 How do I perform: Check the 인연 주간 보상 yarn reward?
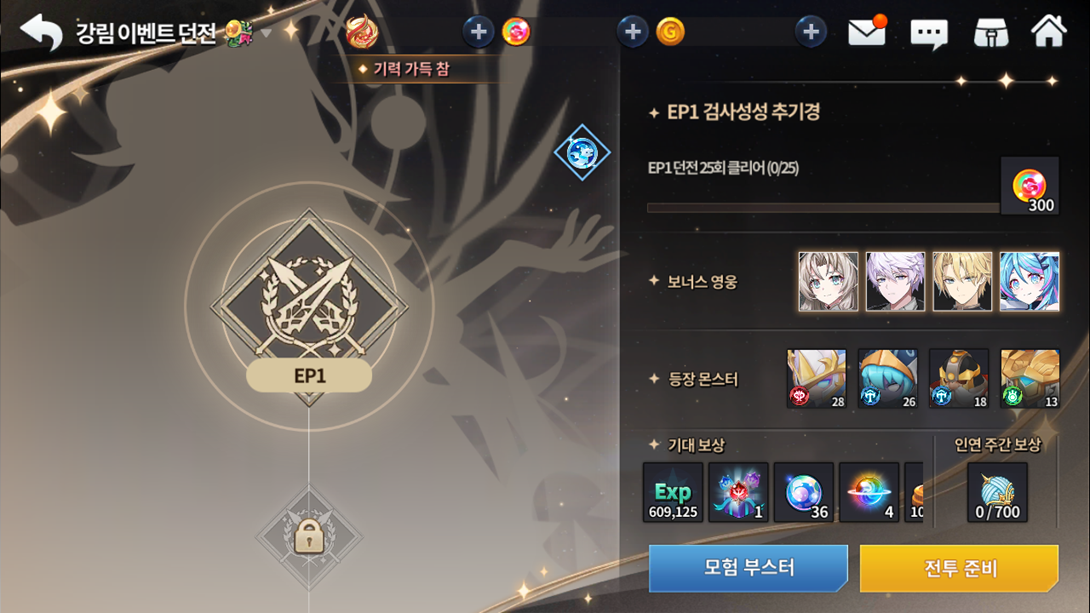pos(997,493)
